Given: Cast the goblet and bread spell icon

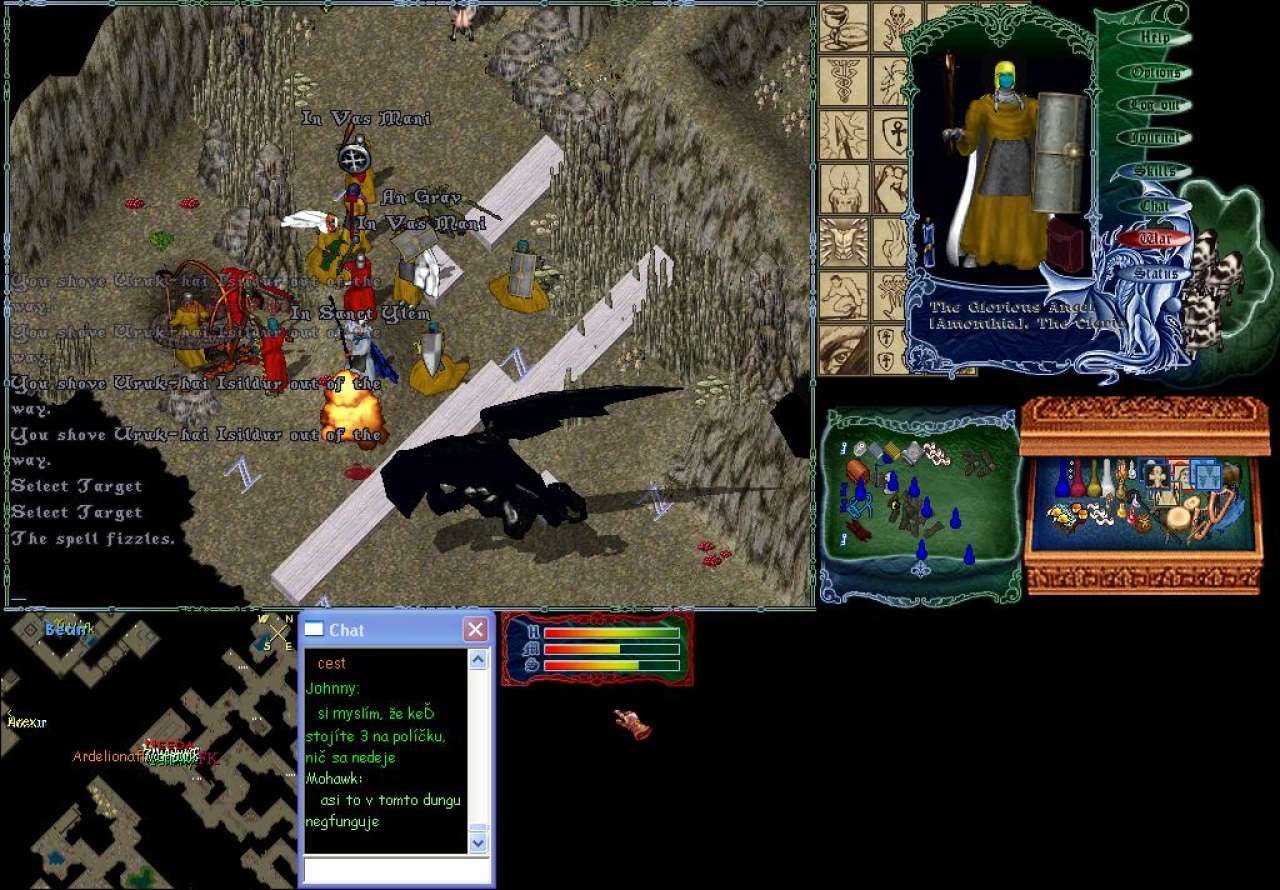Looking at the screenshot, I should point(843,28).
